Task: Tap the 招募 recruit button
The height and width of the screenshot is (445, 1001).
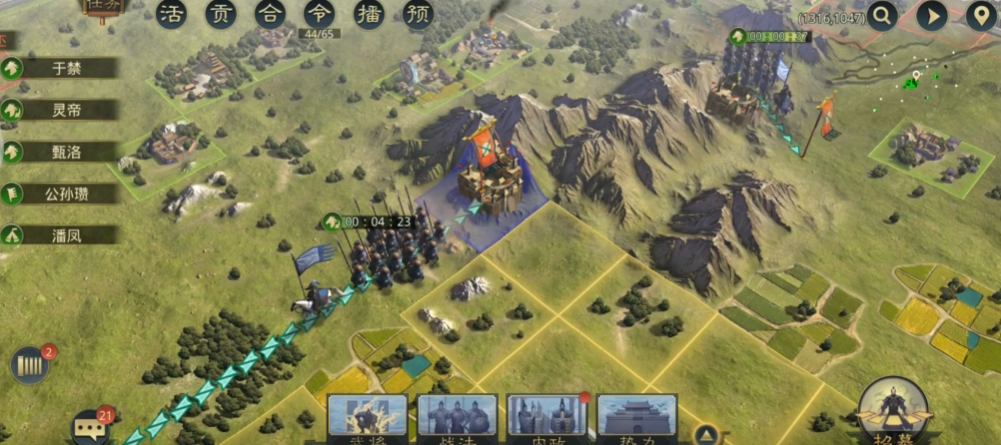Action: [891, 410]
